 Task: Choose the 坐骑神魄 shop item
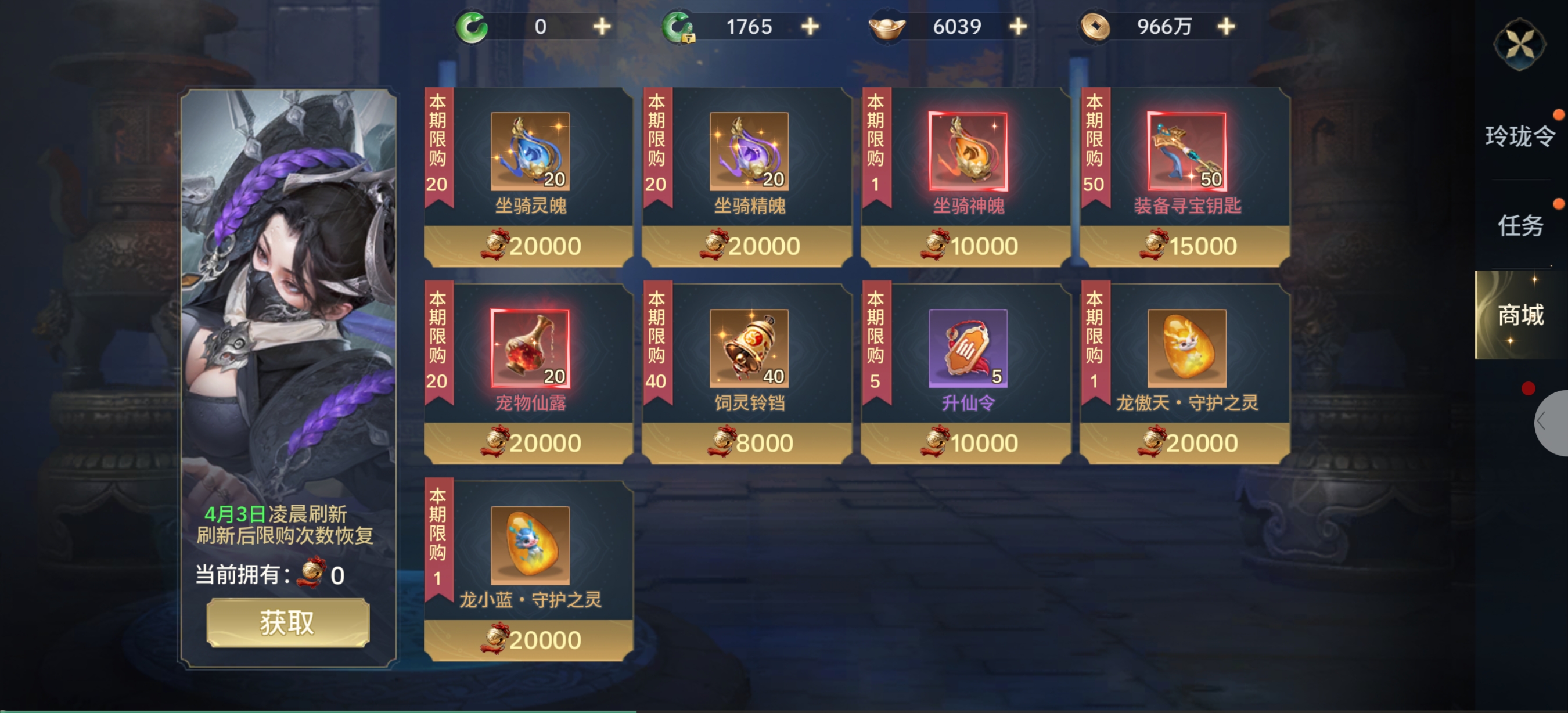tap(967, 152)
